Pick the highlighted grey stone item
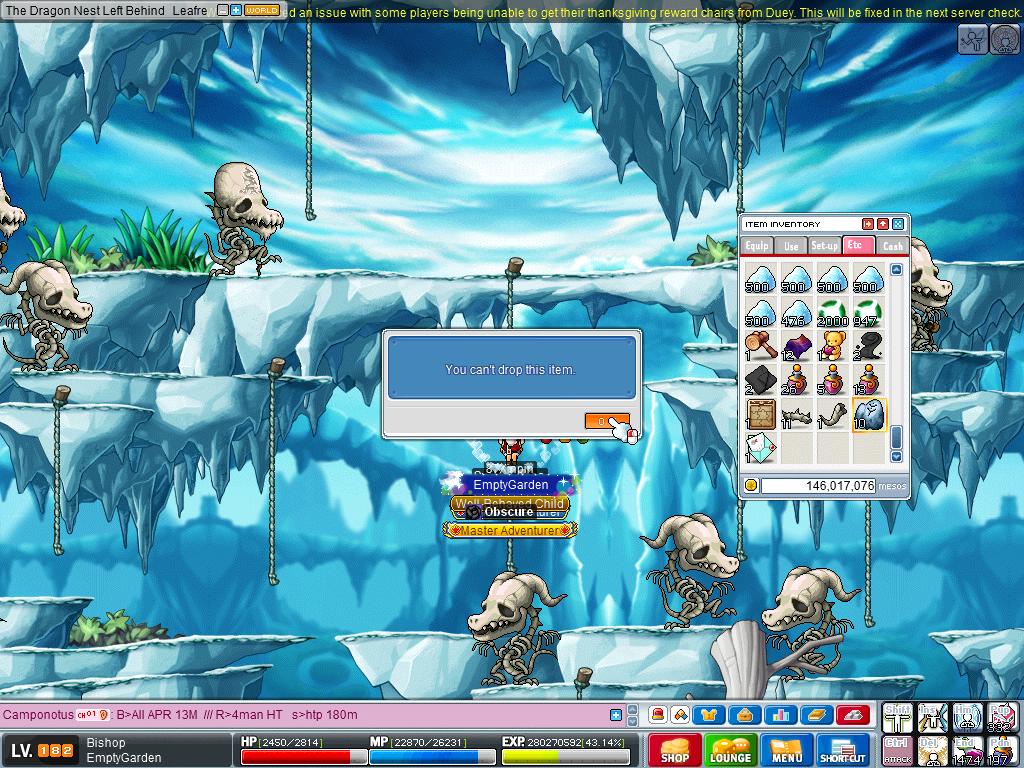 (868, 414)
